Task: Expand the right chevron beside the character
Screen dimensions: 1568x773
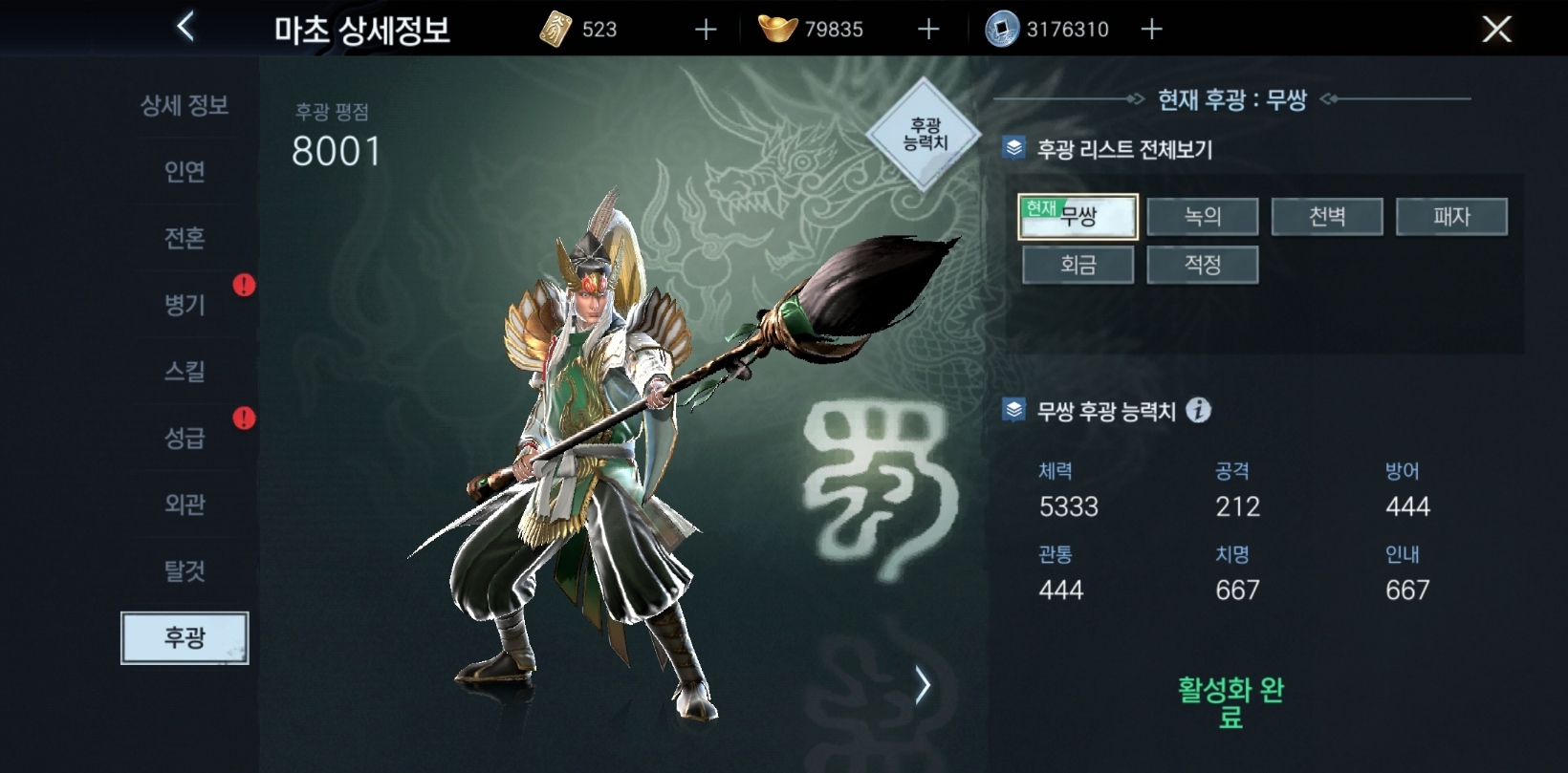Action: (924, 684)
